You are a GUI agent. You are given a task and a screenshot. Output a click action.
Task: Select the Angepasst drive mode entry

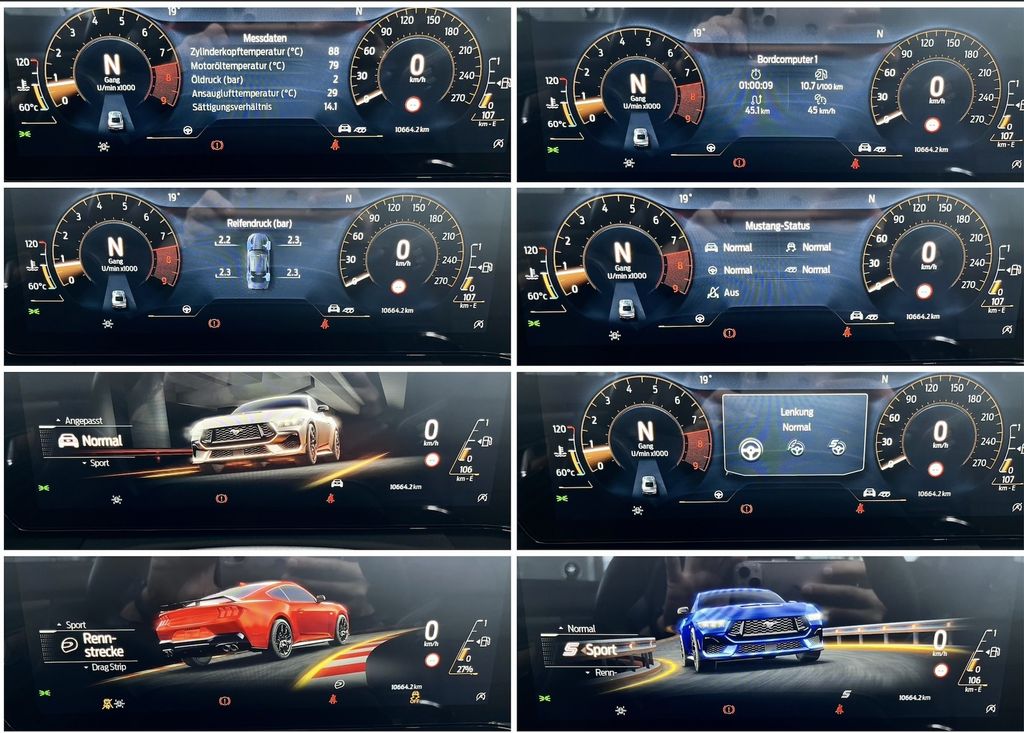point(76,421)
